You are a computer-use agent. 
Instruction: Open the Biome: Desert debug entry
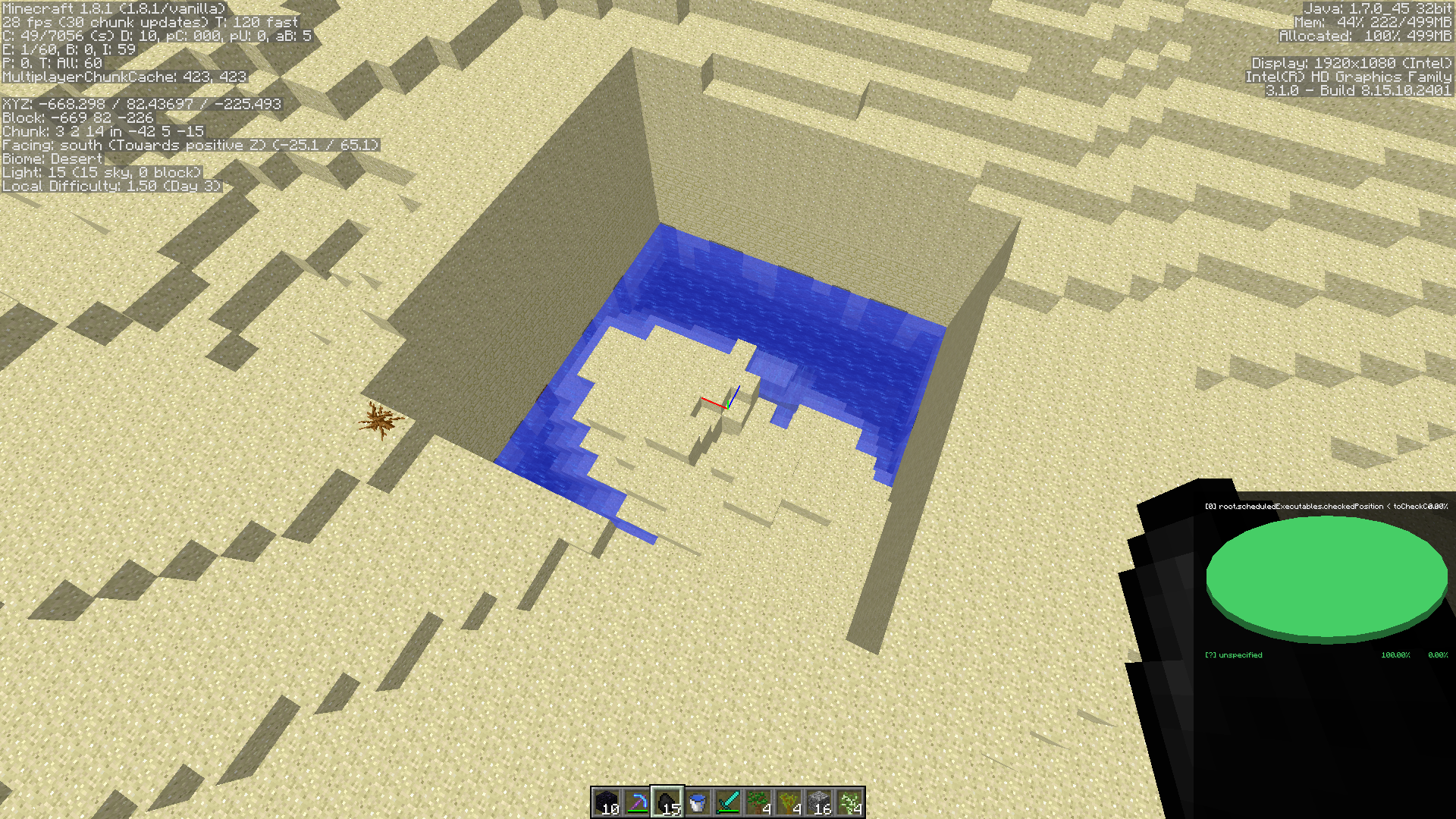click(x=53, y=158)
